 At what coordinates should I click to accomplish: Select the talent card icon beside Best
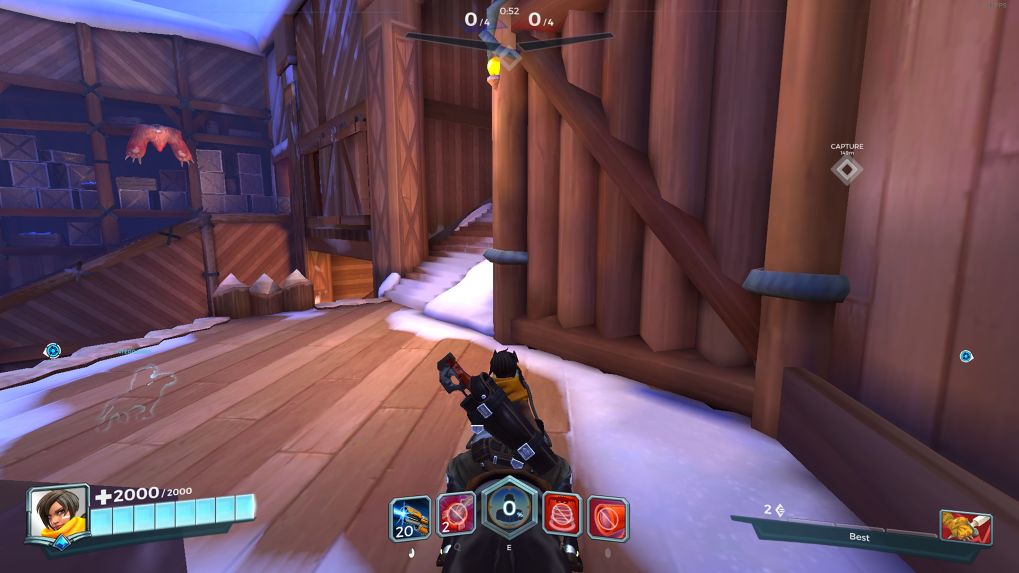tap(965, 527)
